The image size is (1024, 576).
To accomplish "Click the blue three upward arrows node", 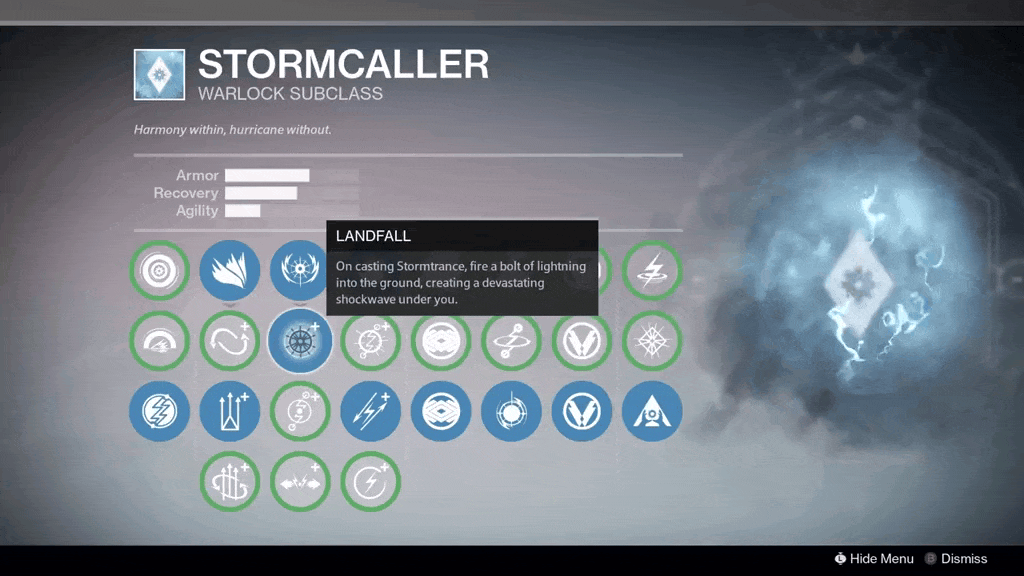I will pyautogui.click(x=229, y=411).
